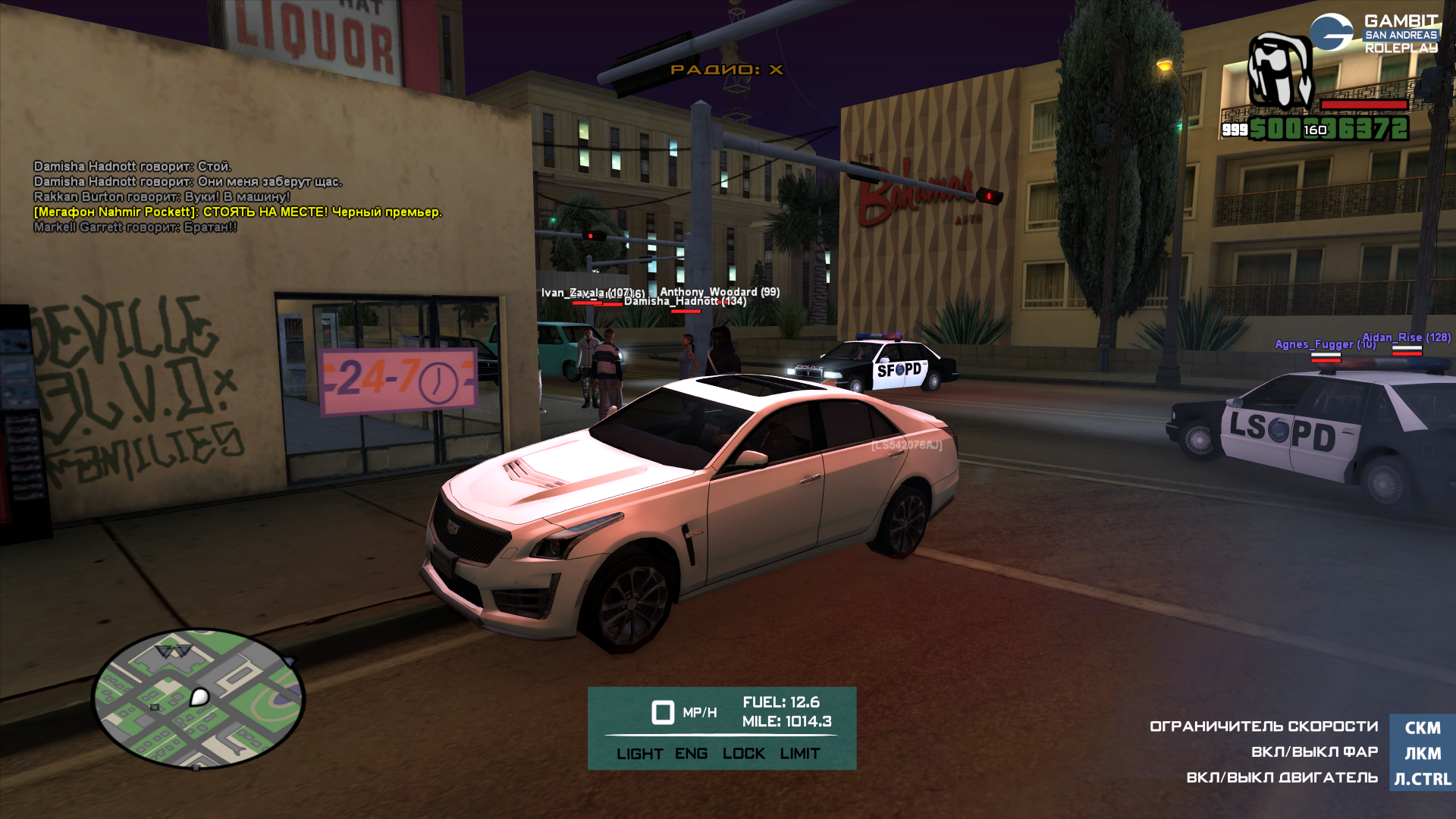Toggle the LOCK indicator on the speedometer

pos(743,754)
